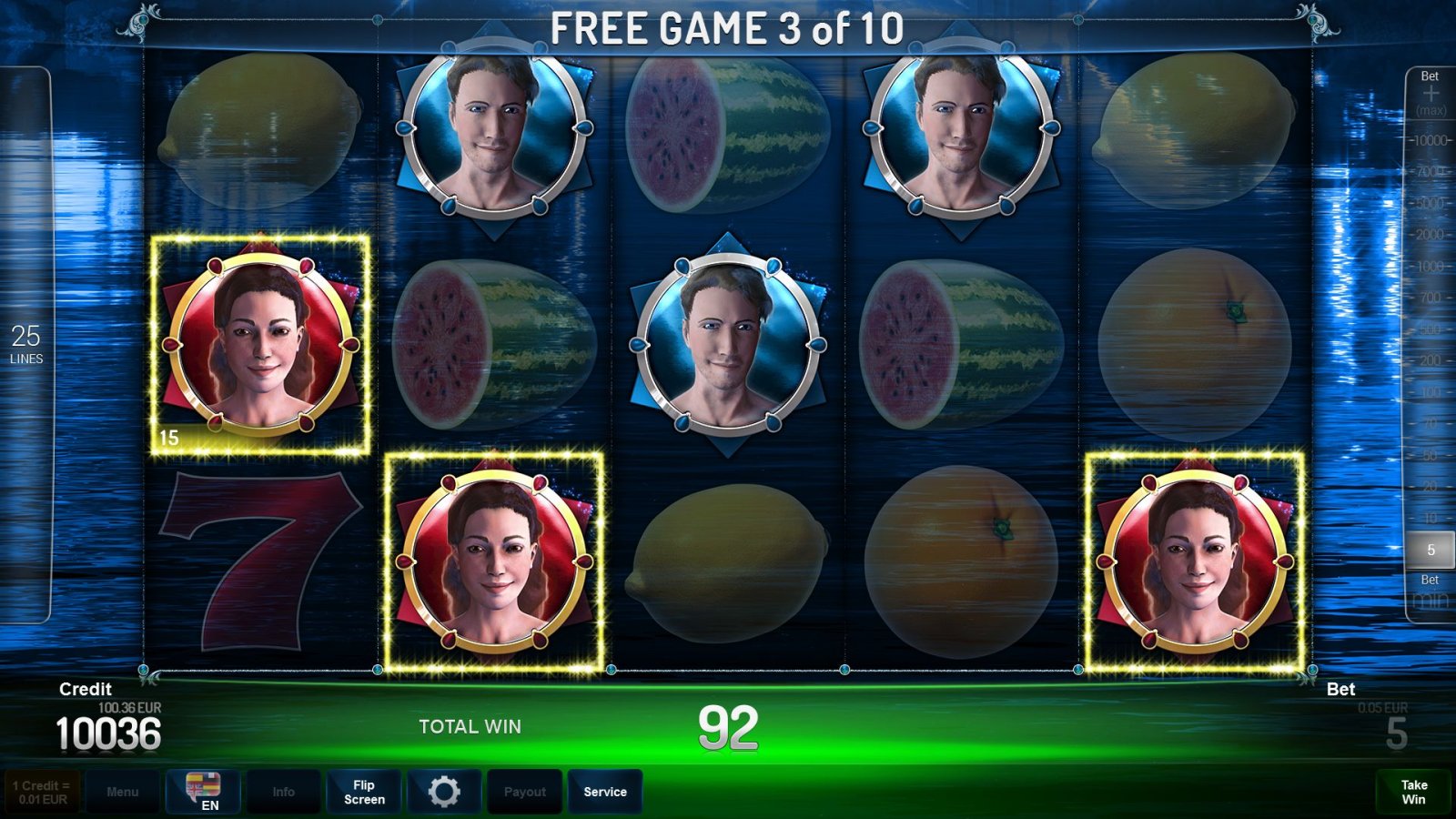Open the Payout table
The height and width of the screenshot is (819, 1456).
point(525,792)
